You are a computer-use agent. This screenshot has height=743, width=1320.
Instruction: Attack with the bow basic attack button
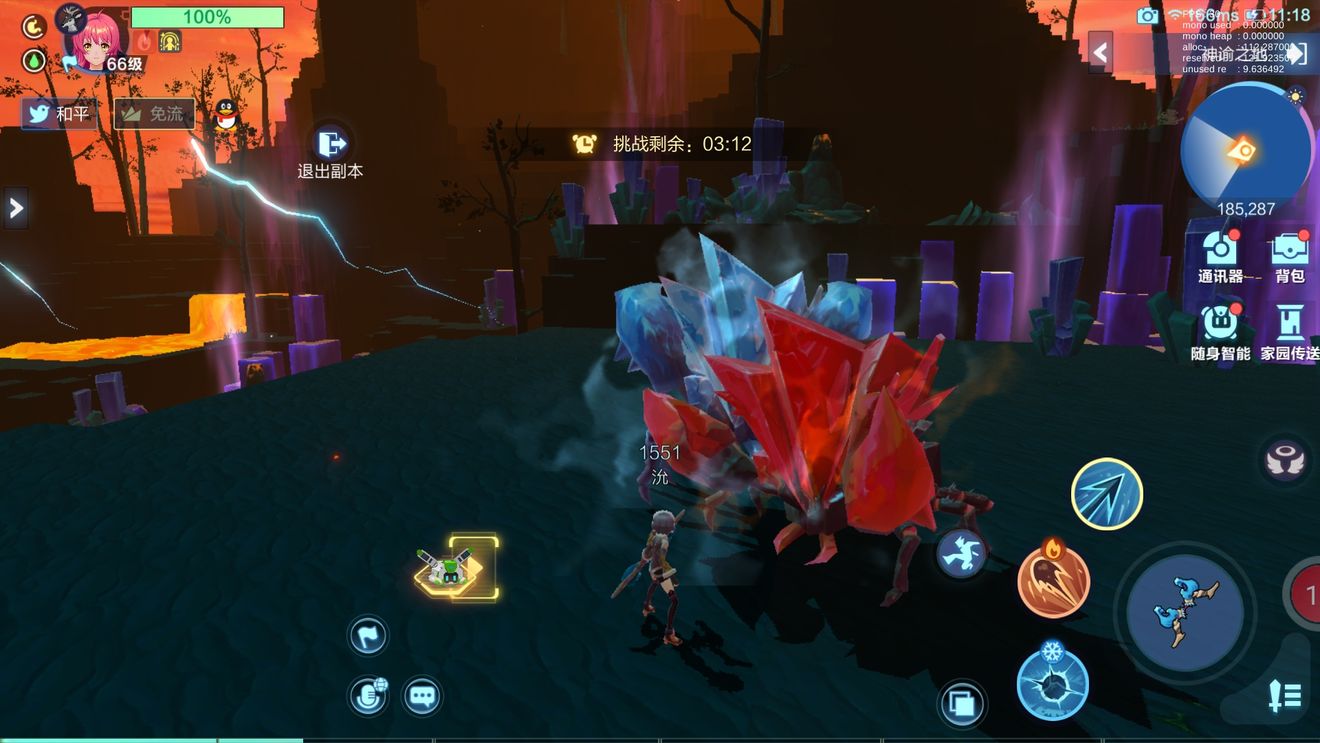(1185, 612)
